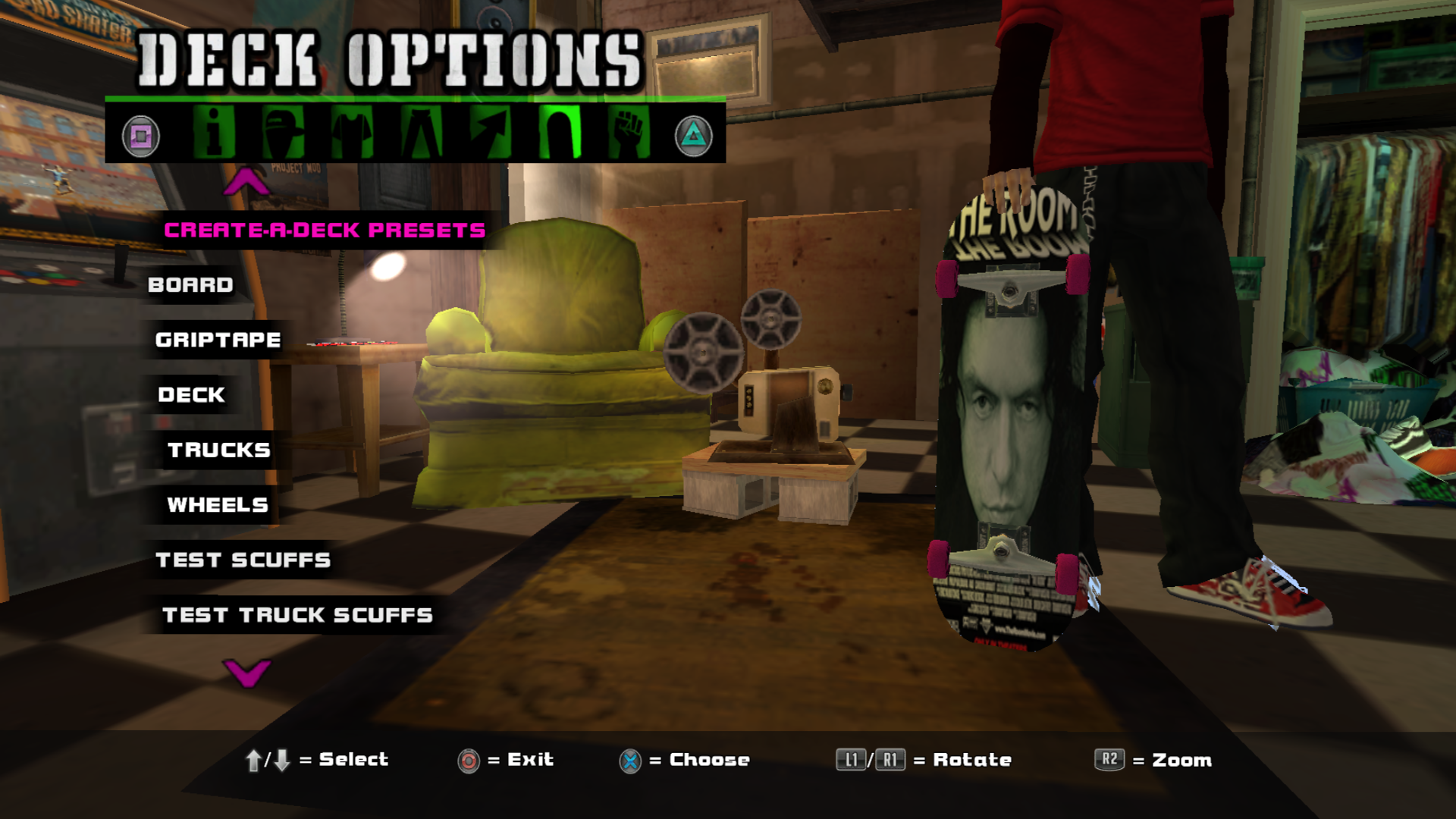
Task: Select the diagonal arrow category tab
Action: pos(490,132)
